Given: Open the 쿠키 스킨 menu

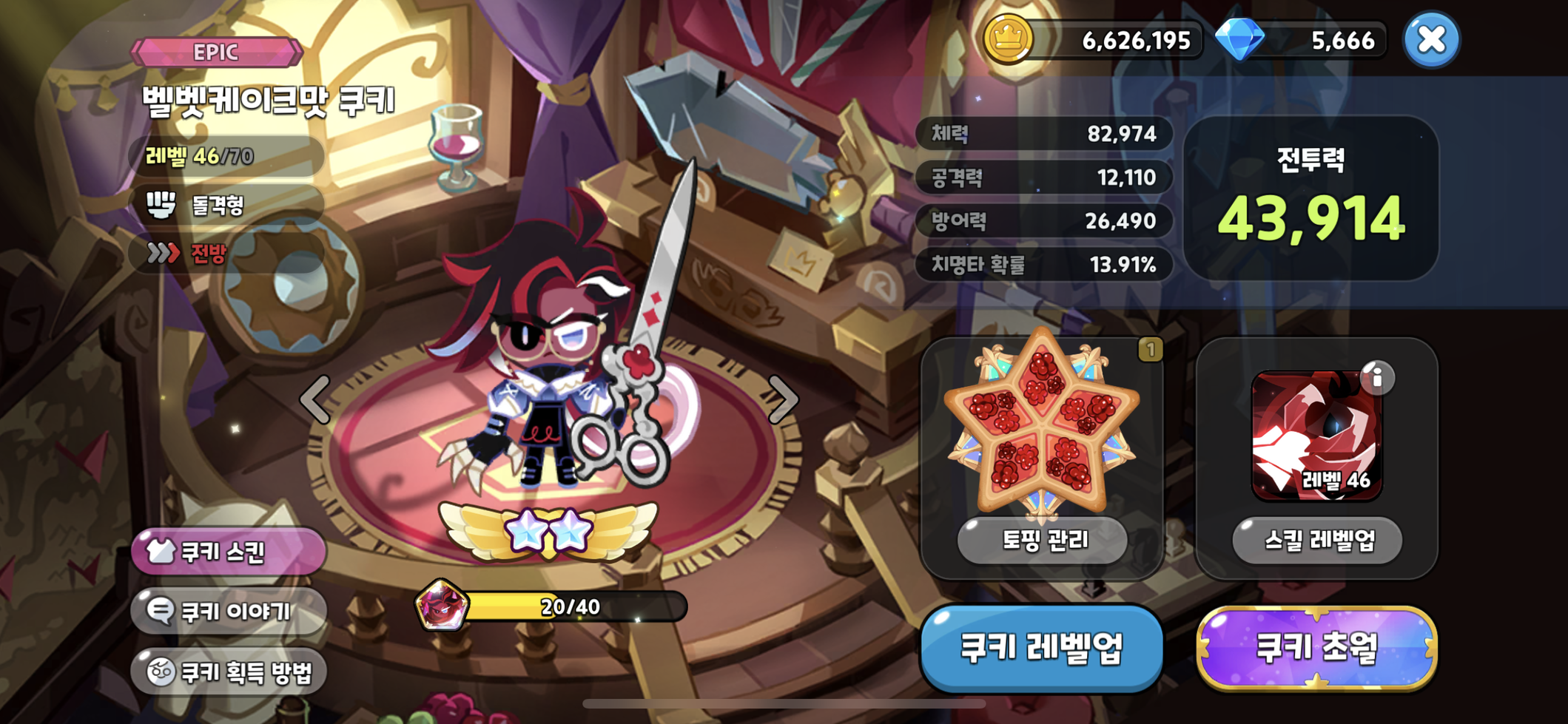Looking at the screenshot, I should click(229, 552).
